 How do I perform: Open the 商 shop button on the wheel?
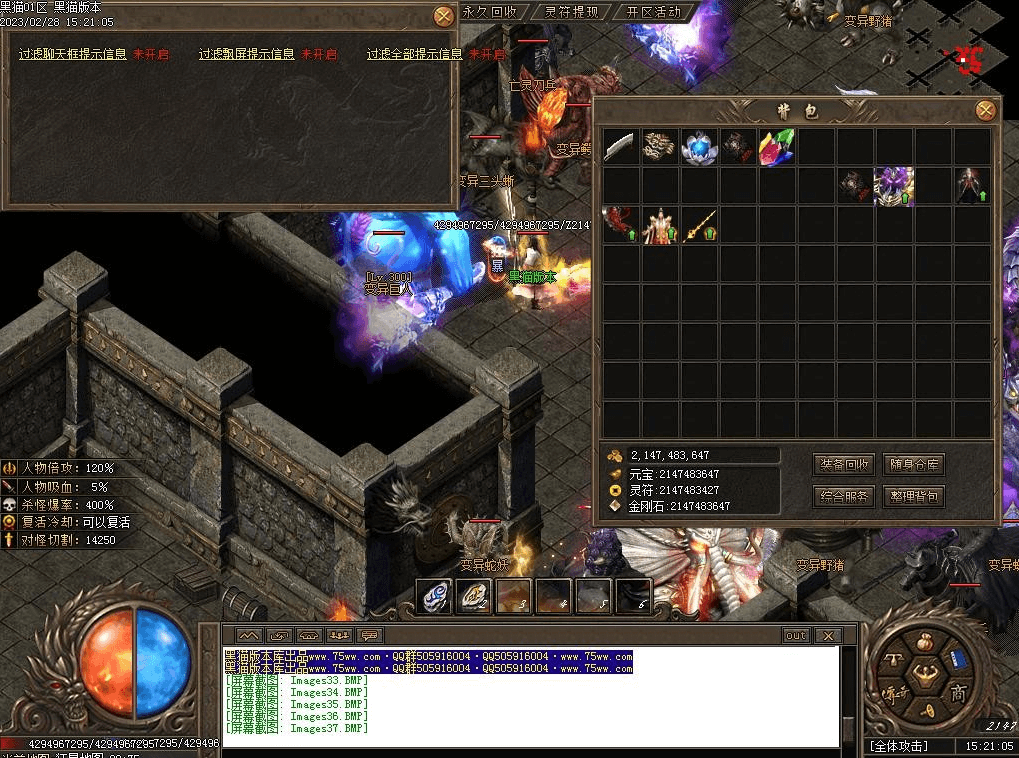point(958,694)
